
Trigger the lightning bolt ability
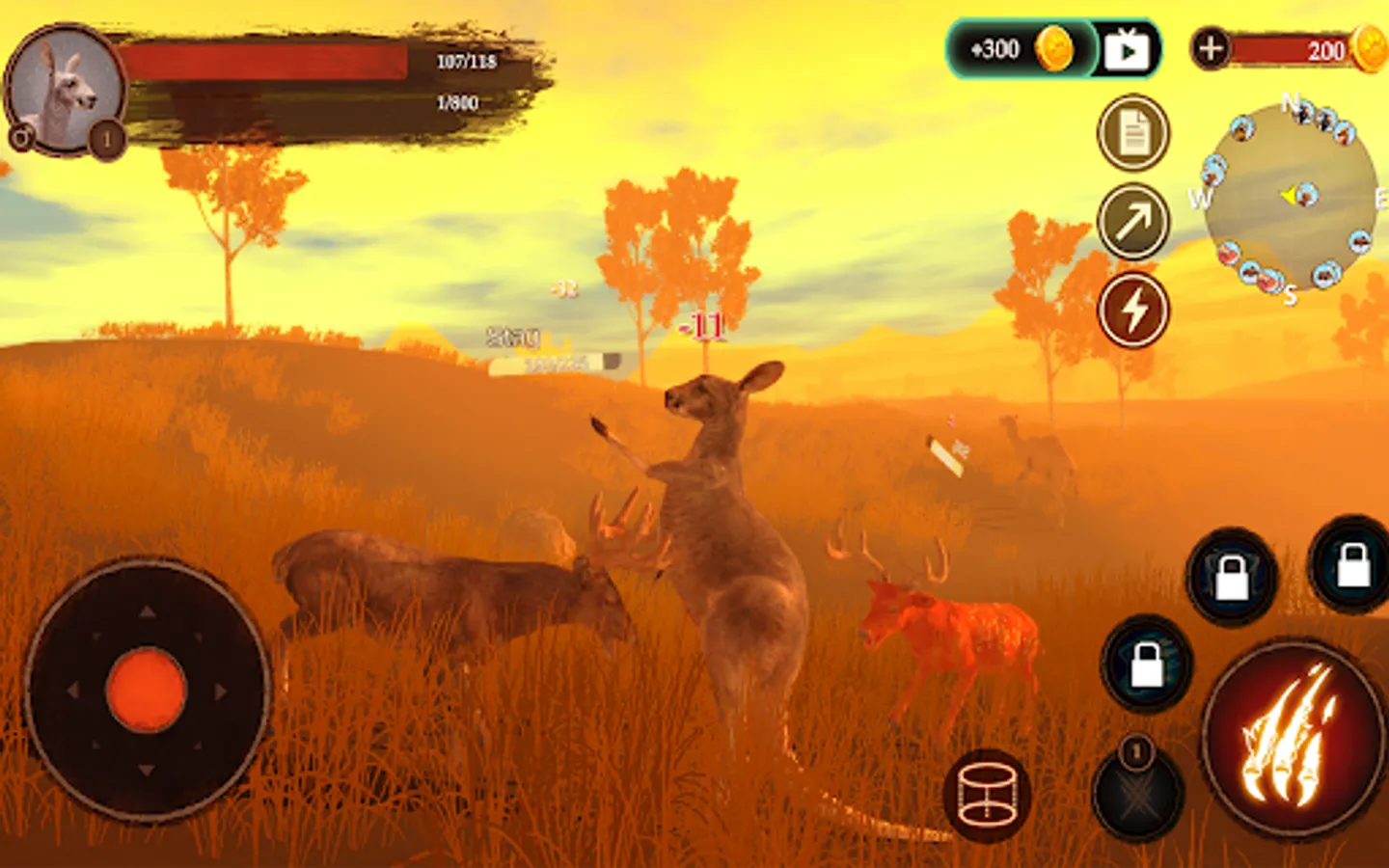[x=1133, y=311]
